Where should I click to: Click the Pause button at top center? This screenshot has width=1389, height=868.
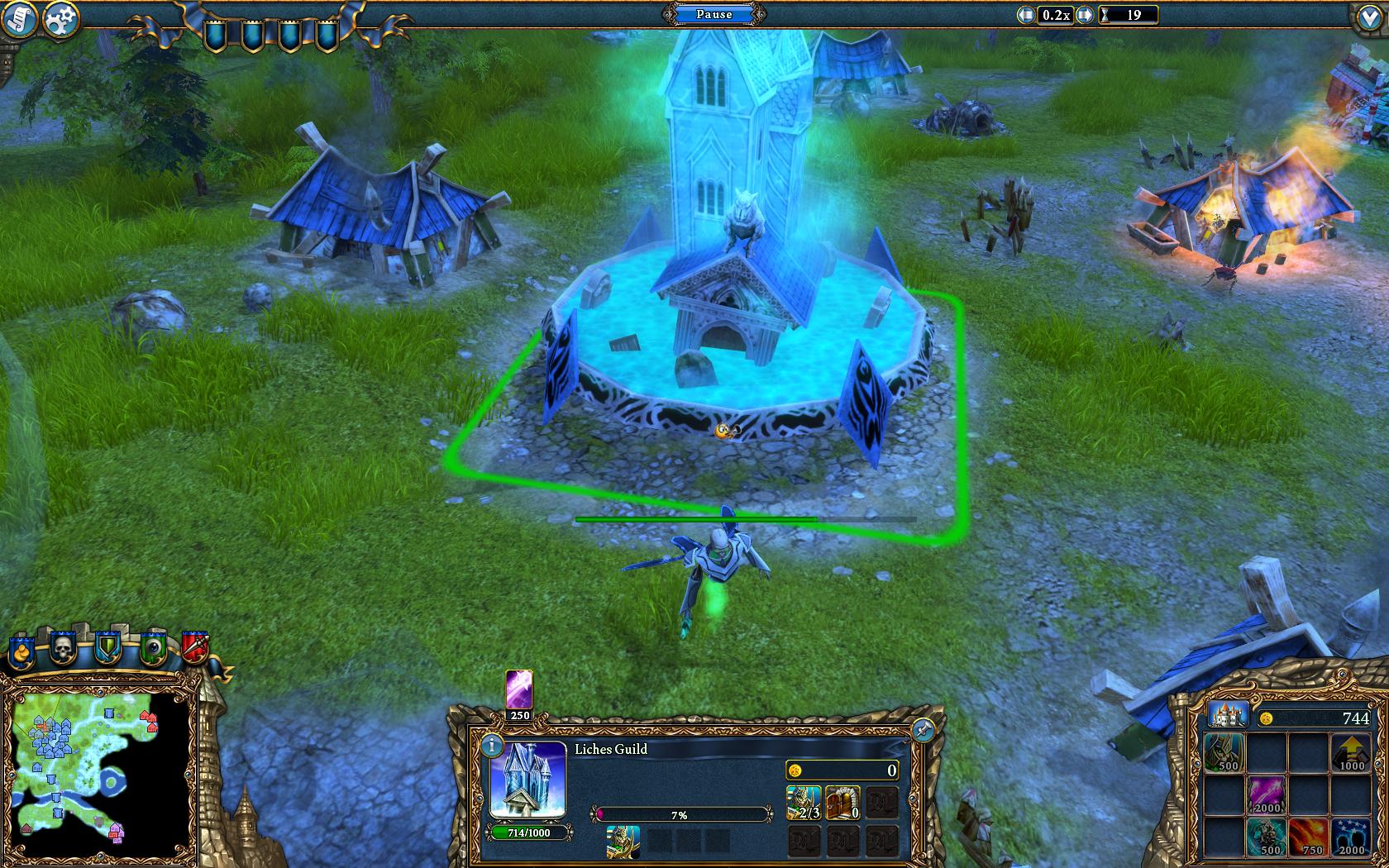[714, 14]
